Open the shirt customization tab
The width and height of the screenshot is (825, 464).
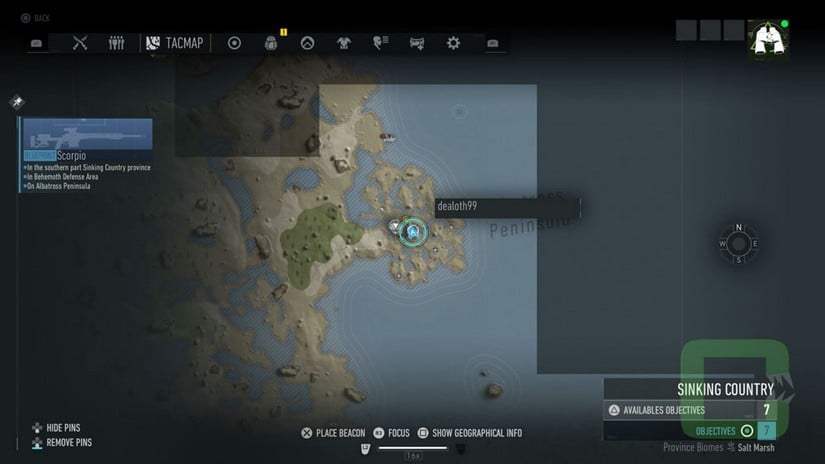pyautogui.click(x=344, y=43)
